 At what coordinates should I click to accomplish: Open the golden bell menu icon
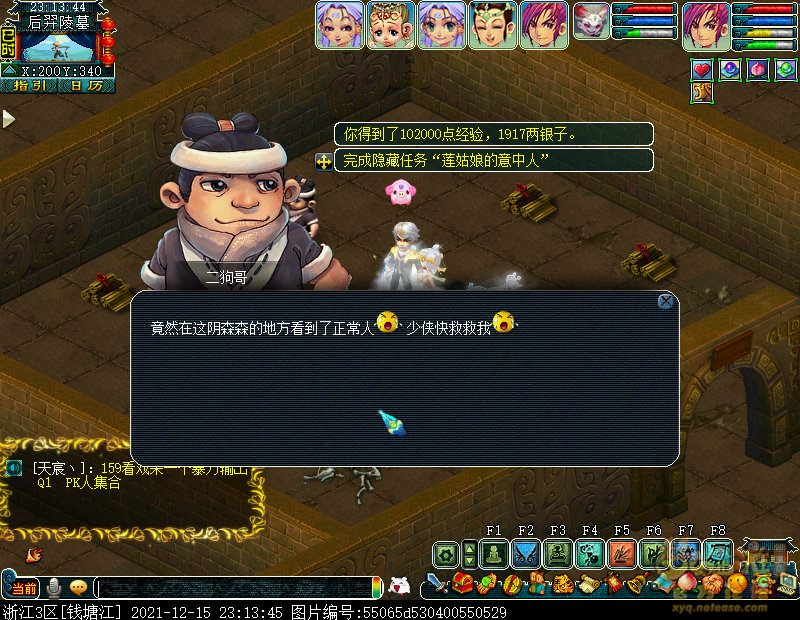click(x=636, y=582)
